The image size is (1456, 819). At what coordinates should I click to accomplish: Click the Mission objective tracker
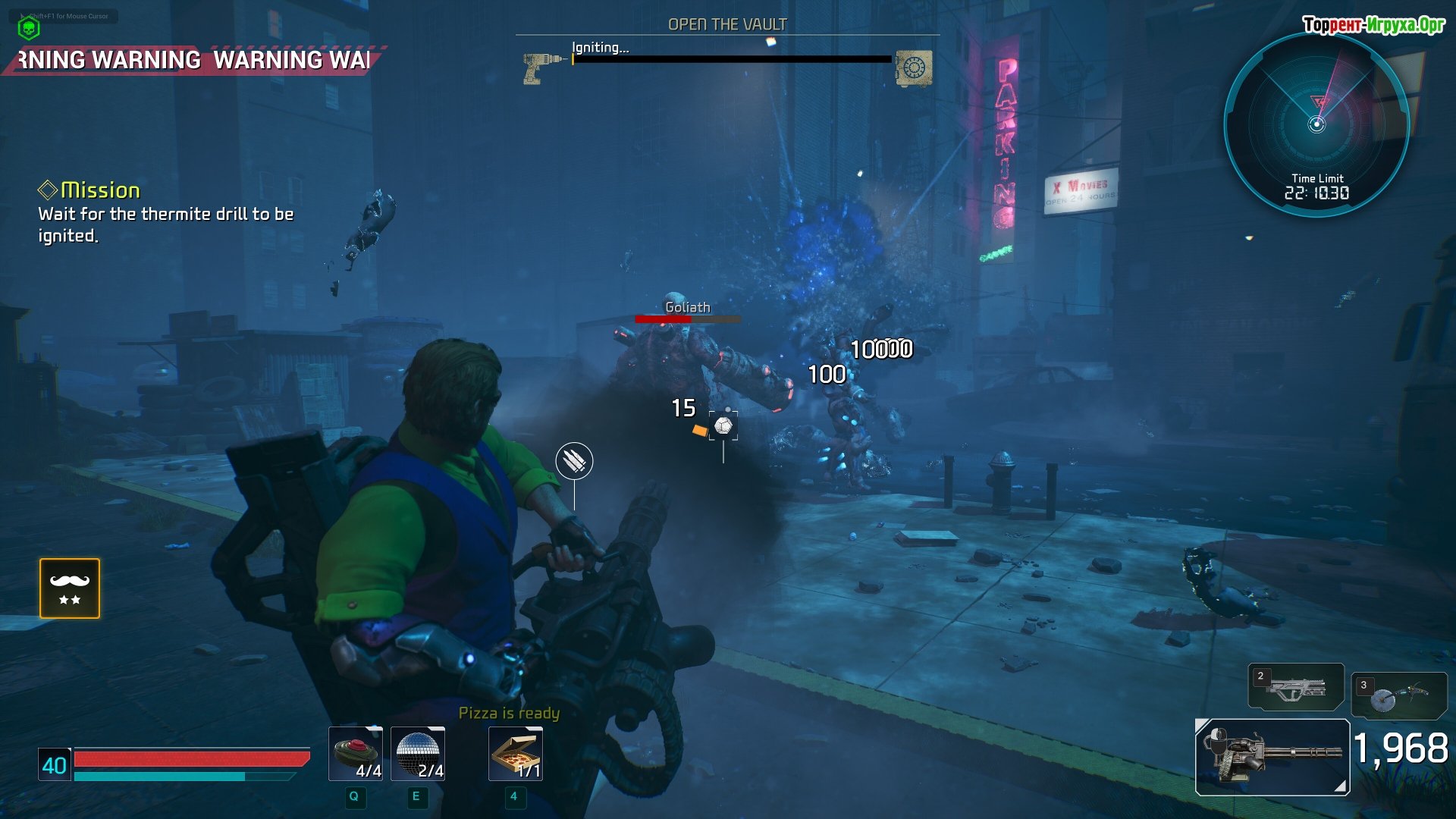pyautogui.click(x=165, y=212)
